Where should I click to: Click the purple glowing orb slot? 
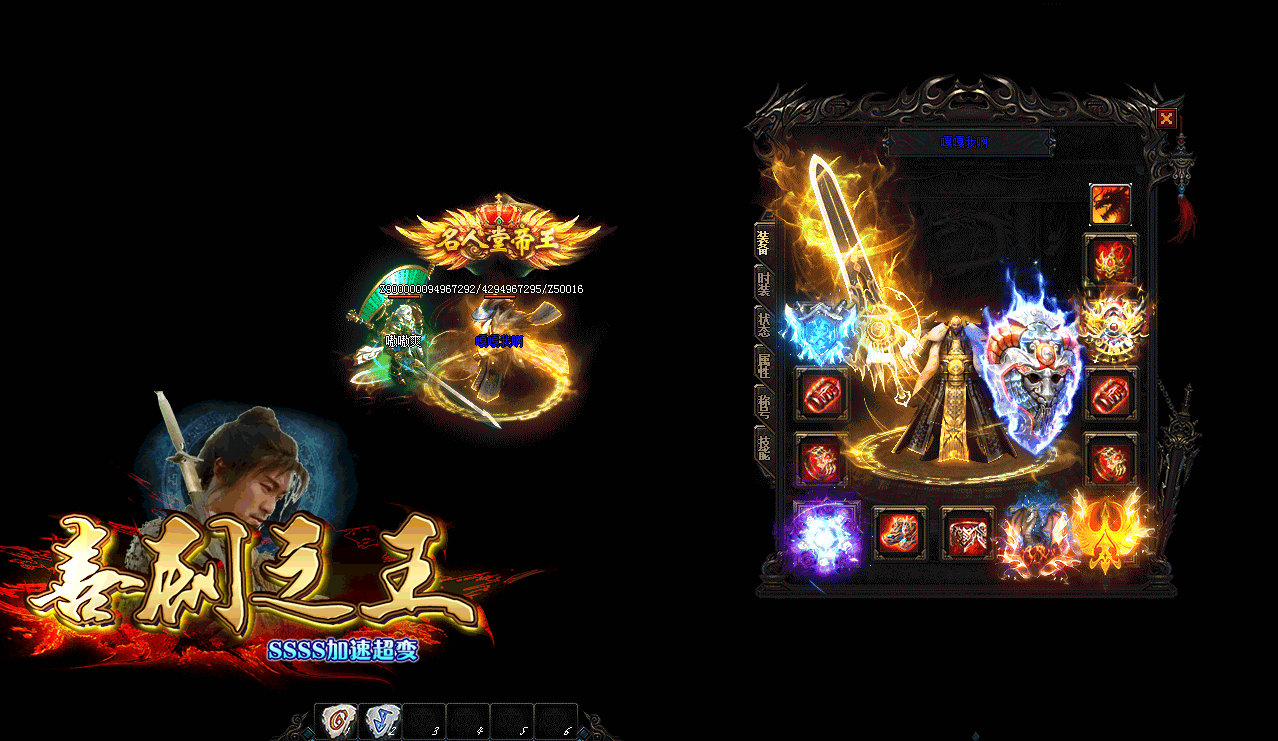point(822,537)
